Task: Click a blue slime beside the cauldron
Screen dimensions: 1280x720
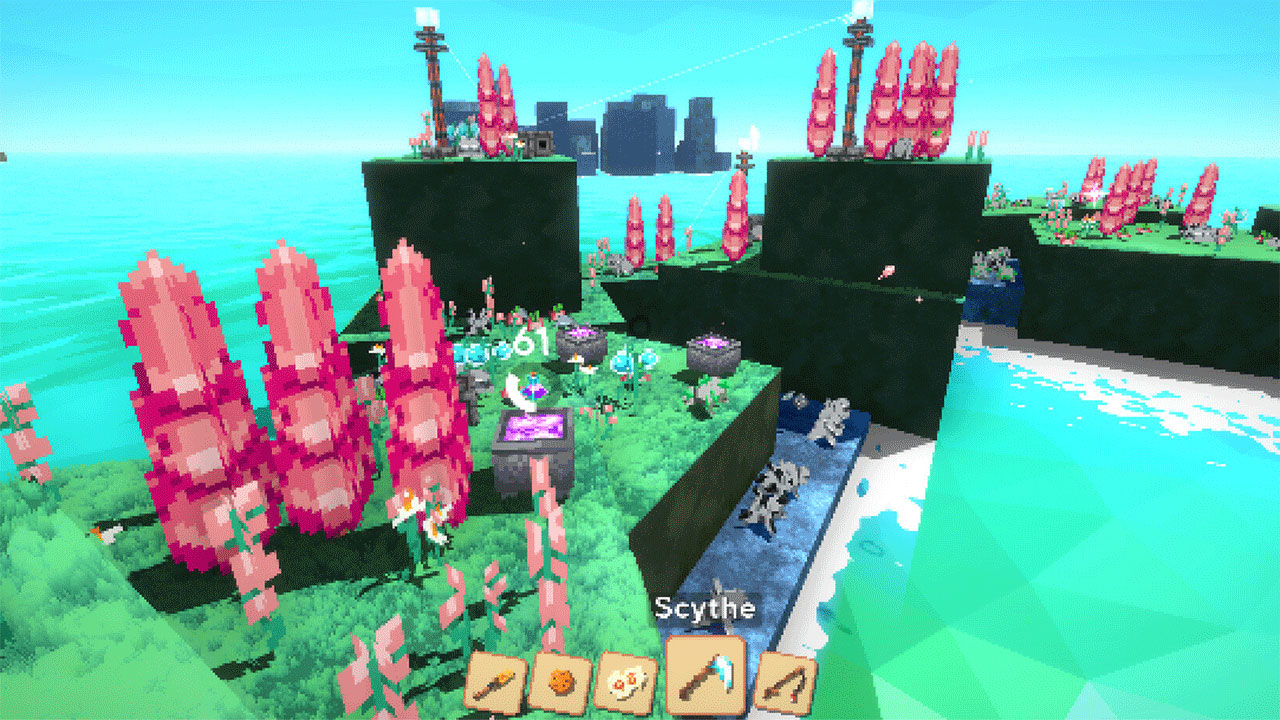Action: (621, 360)
